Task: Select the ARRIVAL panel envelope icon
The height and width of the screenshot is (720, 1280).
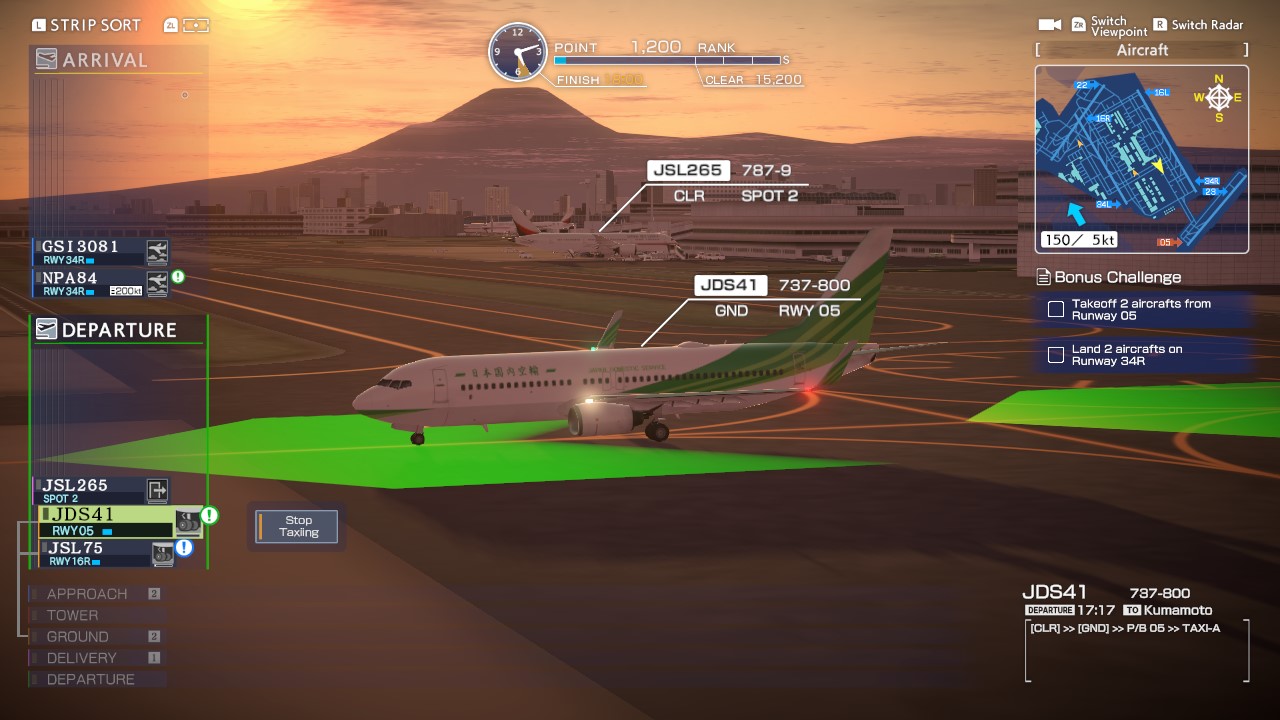Action: [x=48, y=60]
